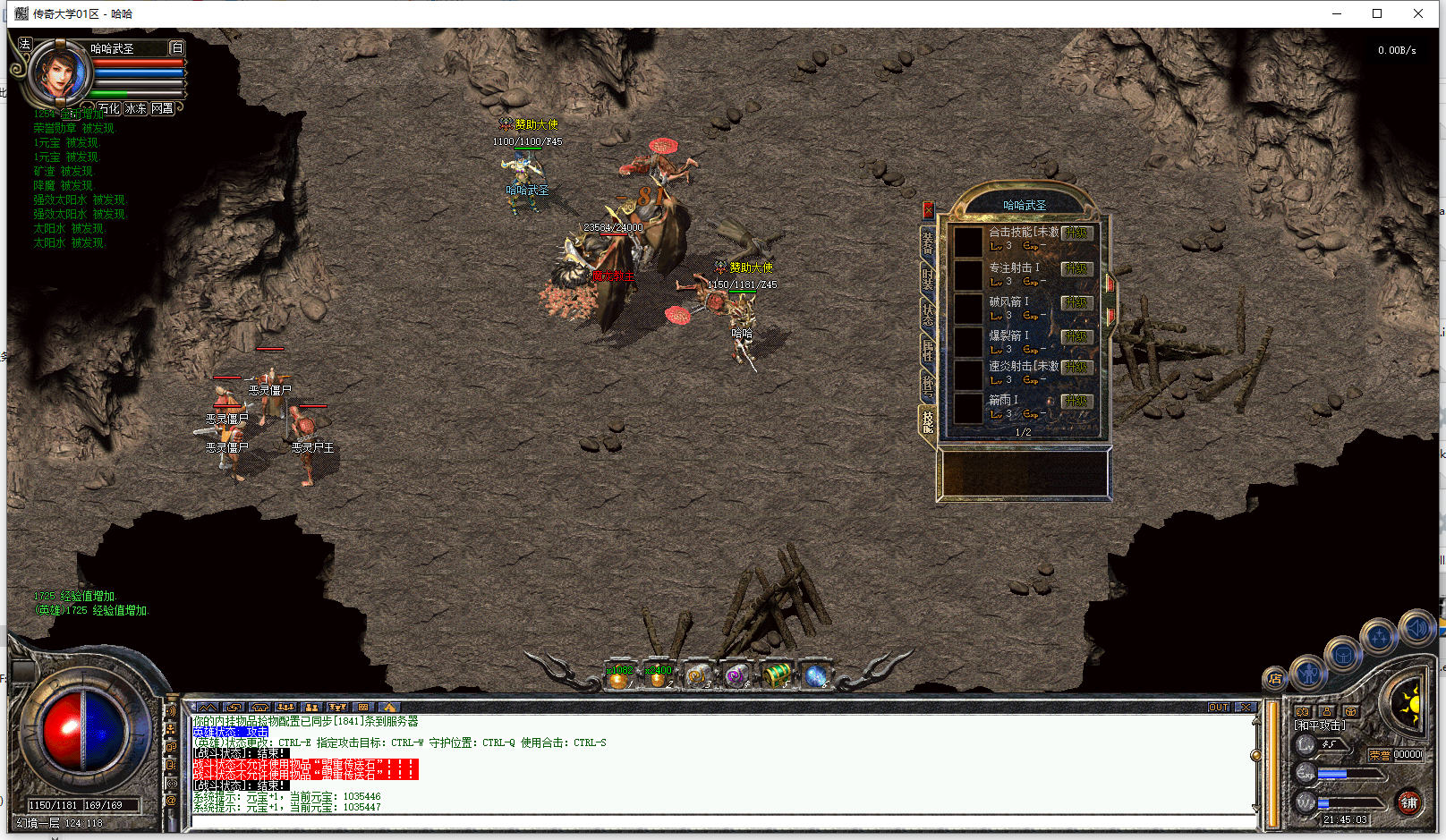
Task: Select the 状态 status tab
Action: (x=928, y=313)
